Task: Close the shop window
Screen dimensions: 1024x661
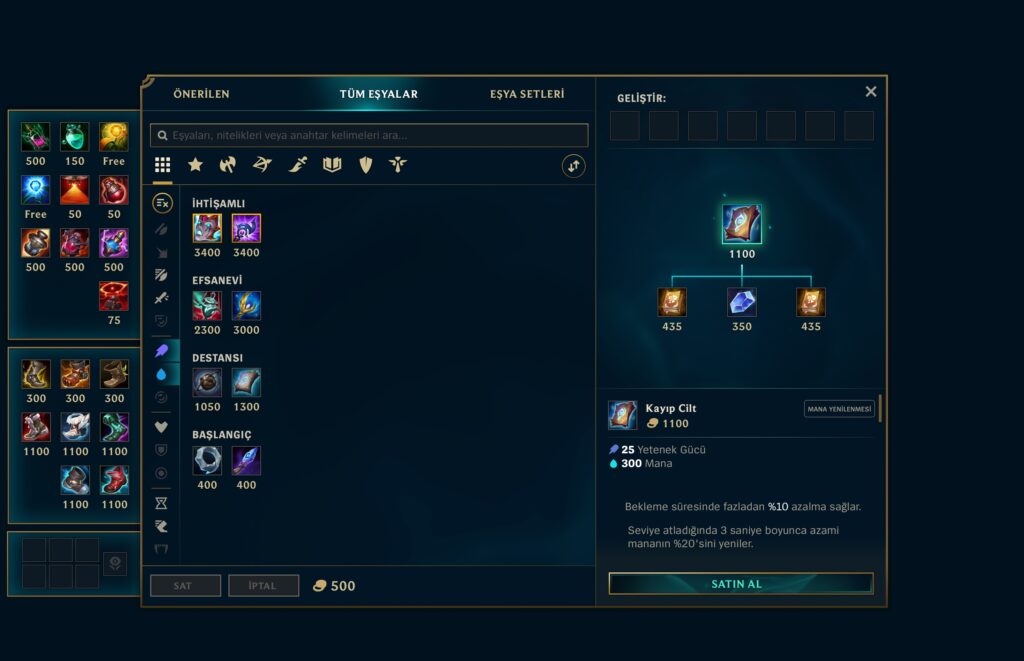Action: (871, 91)
